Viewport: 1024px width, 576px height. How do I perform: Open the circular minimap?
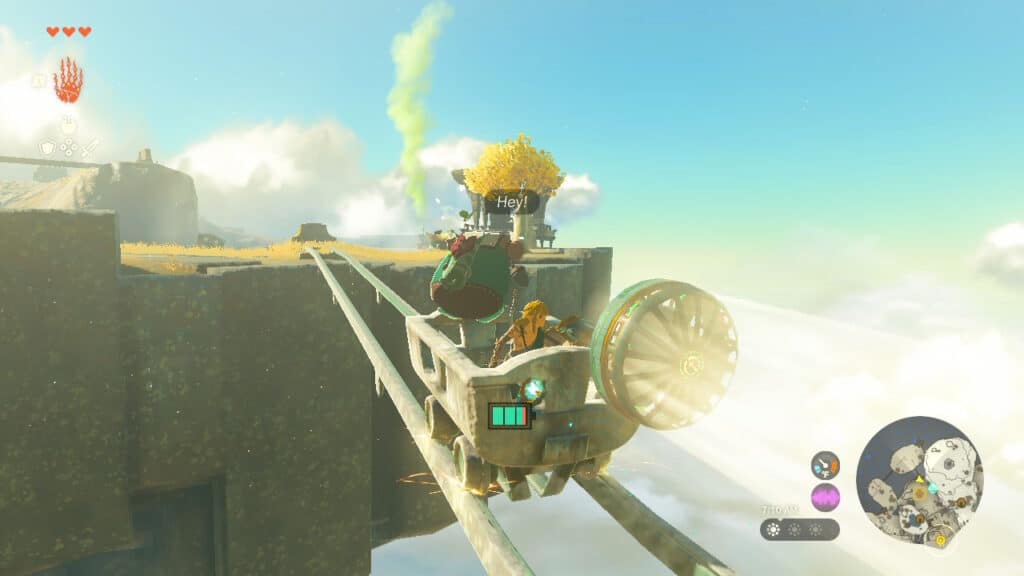pyautogui.click(x=919, y=481)
